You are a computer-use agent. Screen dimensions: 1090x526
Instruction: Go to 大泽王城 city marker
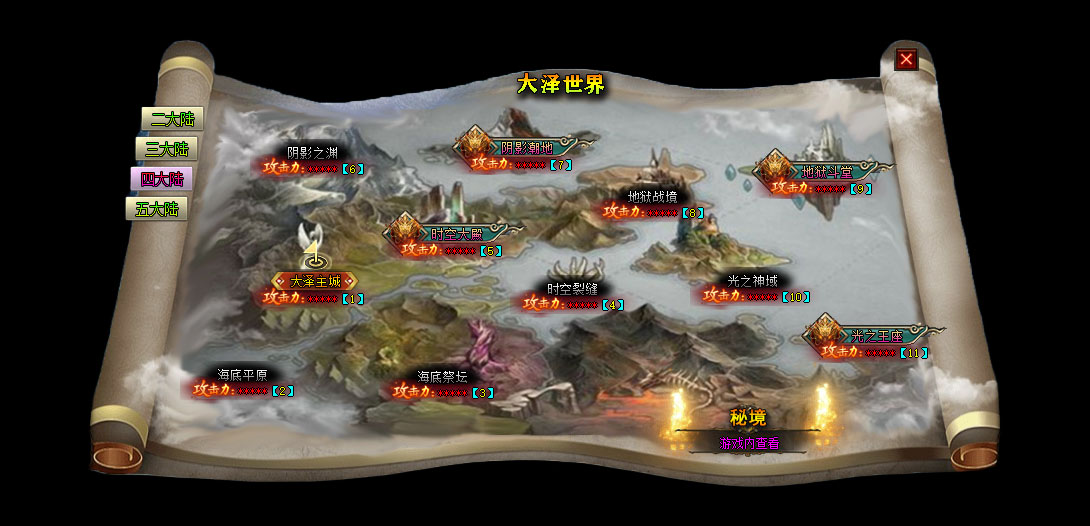[315, 281]
